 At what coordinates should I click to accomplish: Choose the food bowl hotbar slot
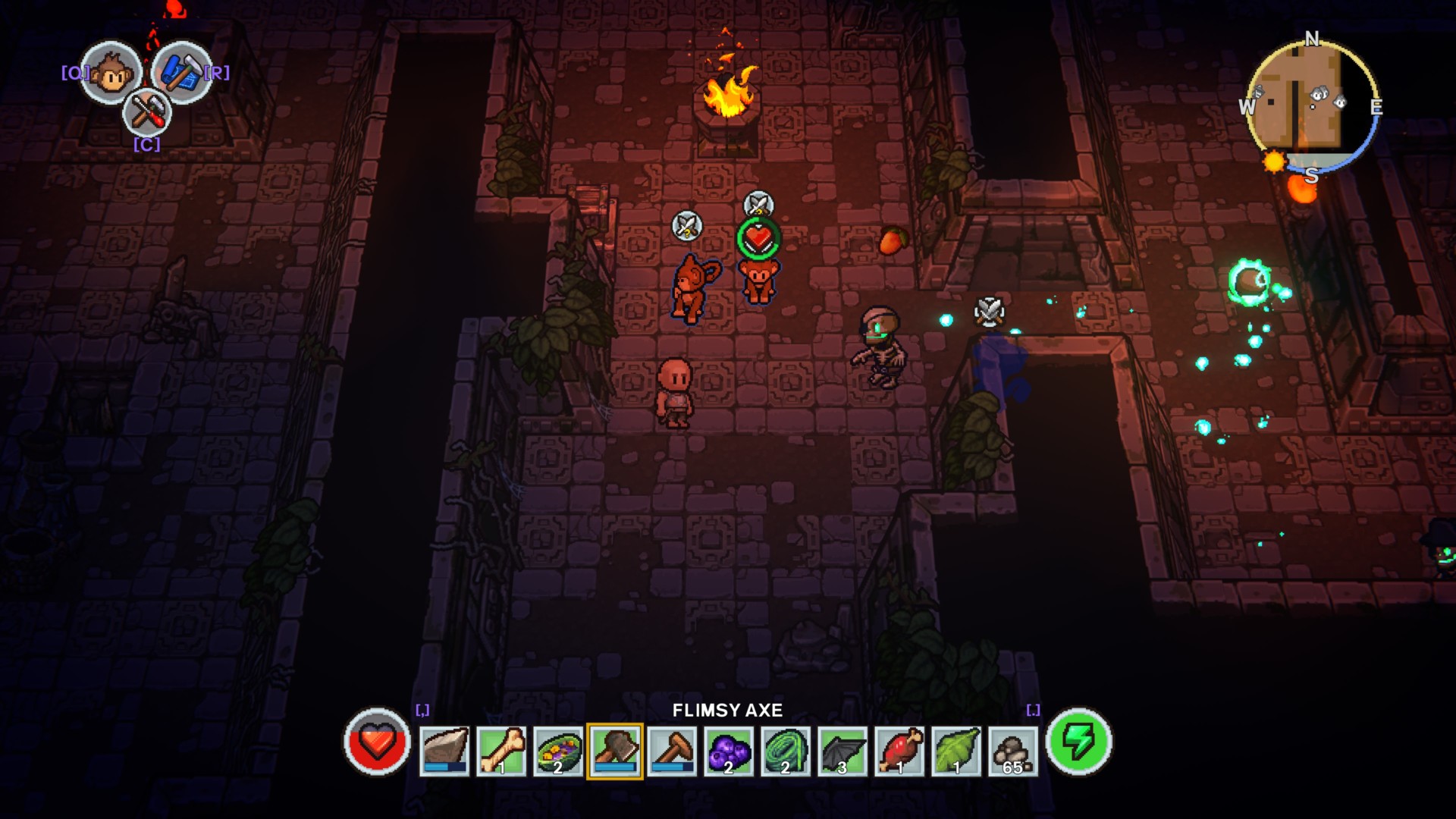click(558, 751)
